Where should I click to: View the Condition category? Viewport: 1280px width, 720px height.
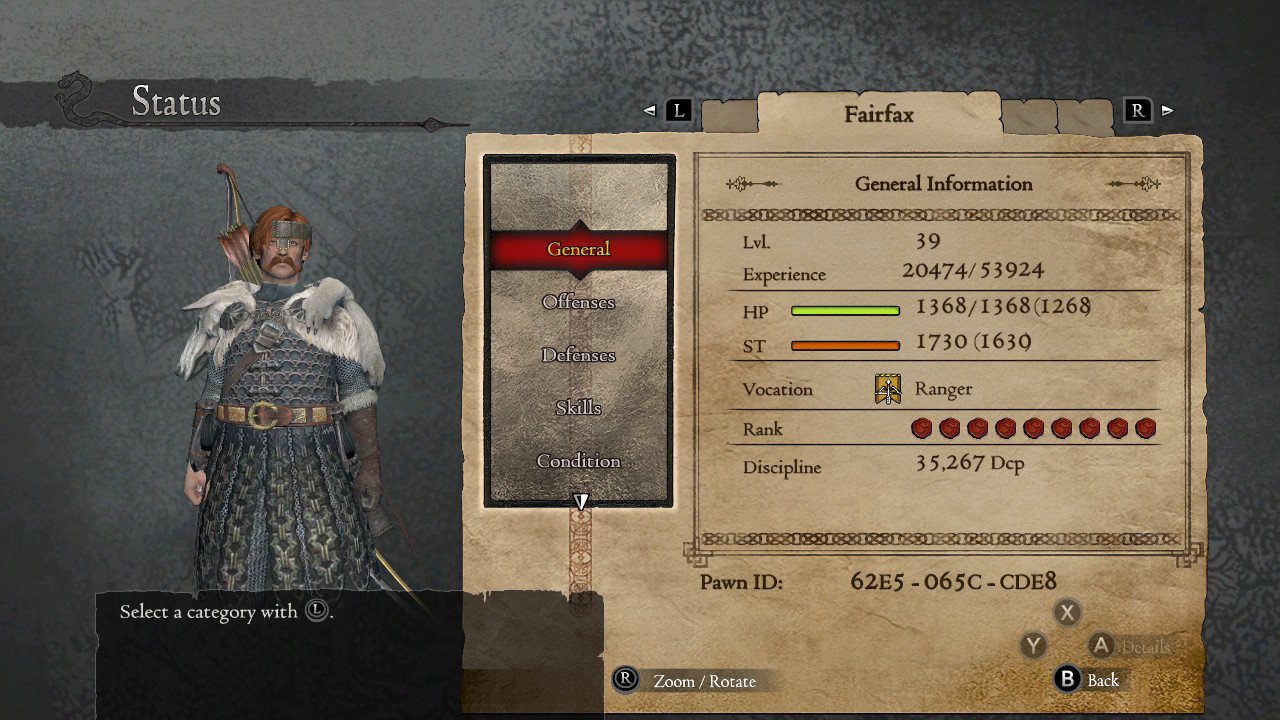[x=578, y=461]
